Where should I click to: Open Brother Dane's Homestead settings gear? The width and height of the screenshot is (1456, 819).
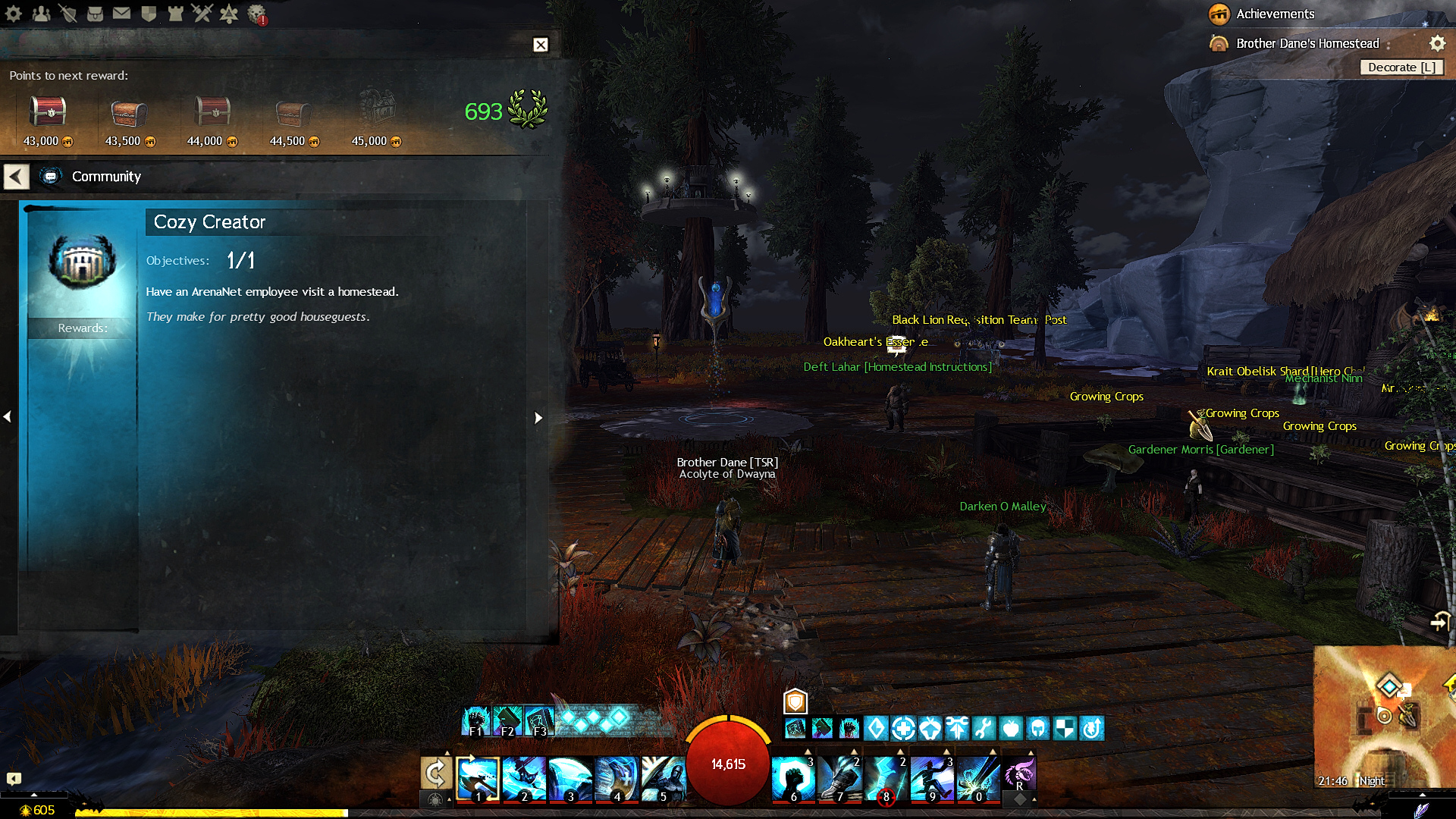click(x=1437, y=43)
